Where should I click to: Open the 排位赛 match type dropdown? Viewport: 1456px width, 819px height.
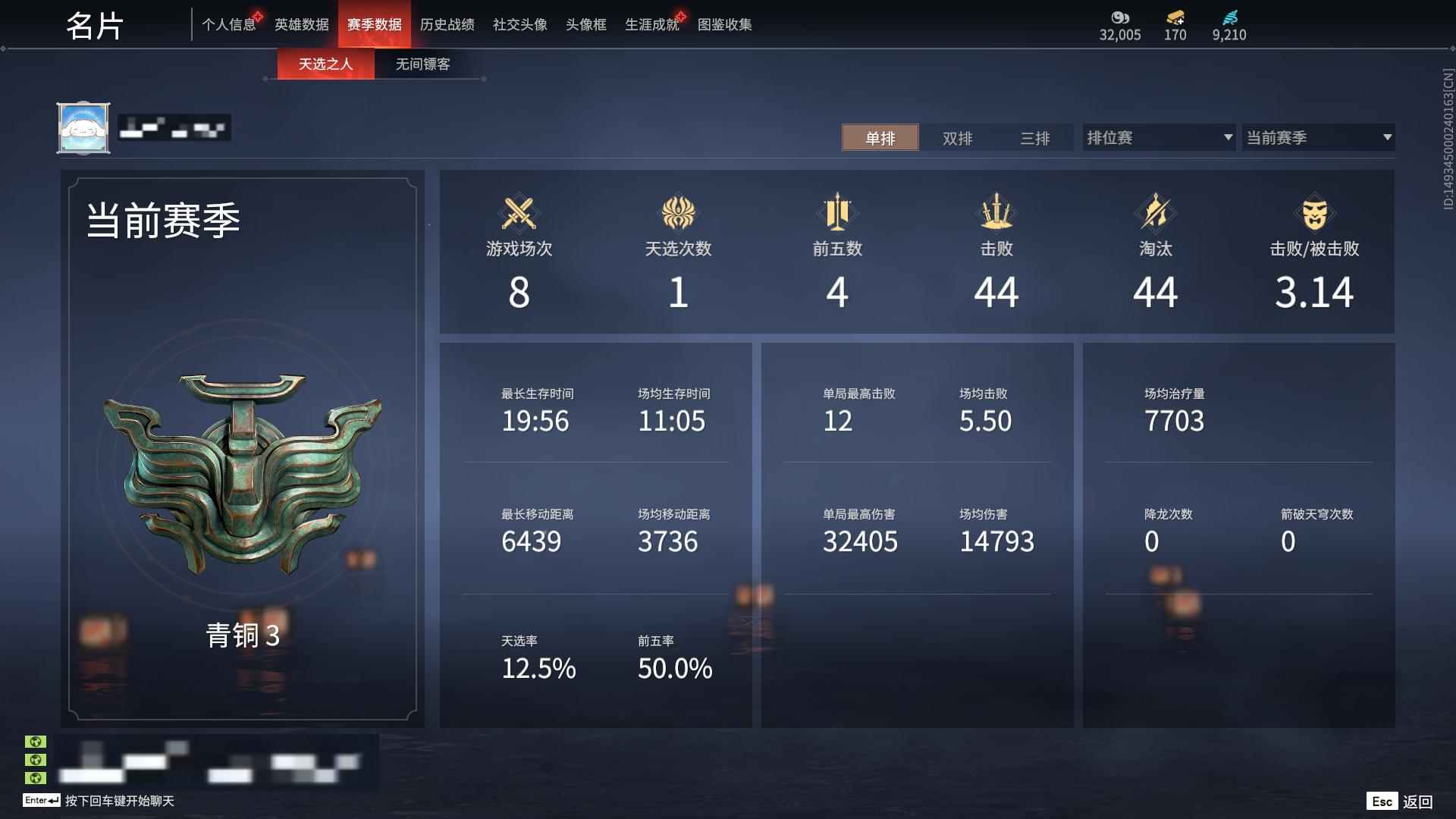(x=1153, y=137)
